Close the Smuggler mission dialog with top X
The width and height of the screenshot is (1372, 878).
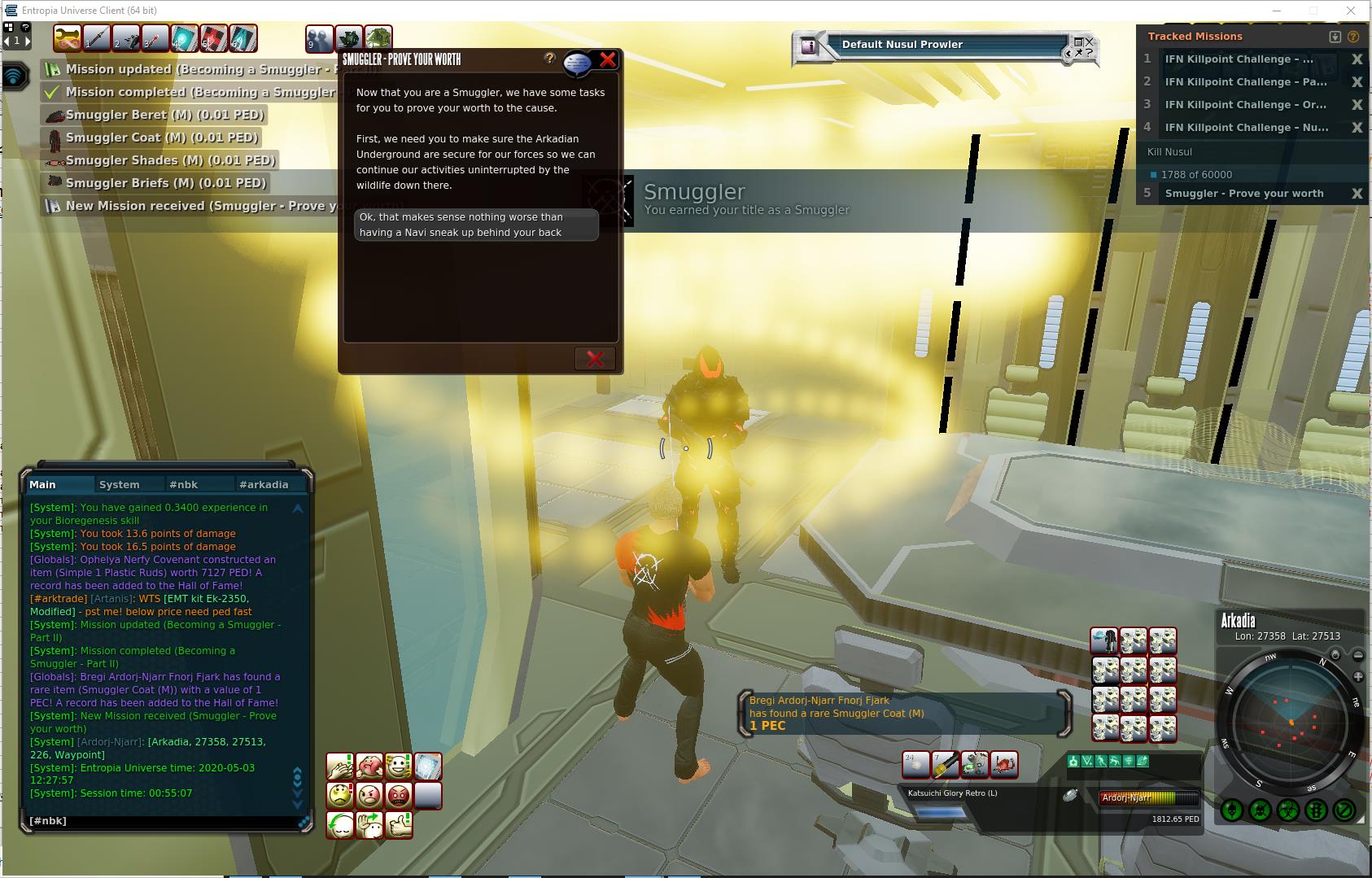point(608,59)
